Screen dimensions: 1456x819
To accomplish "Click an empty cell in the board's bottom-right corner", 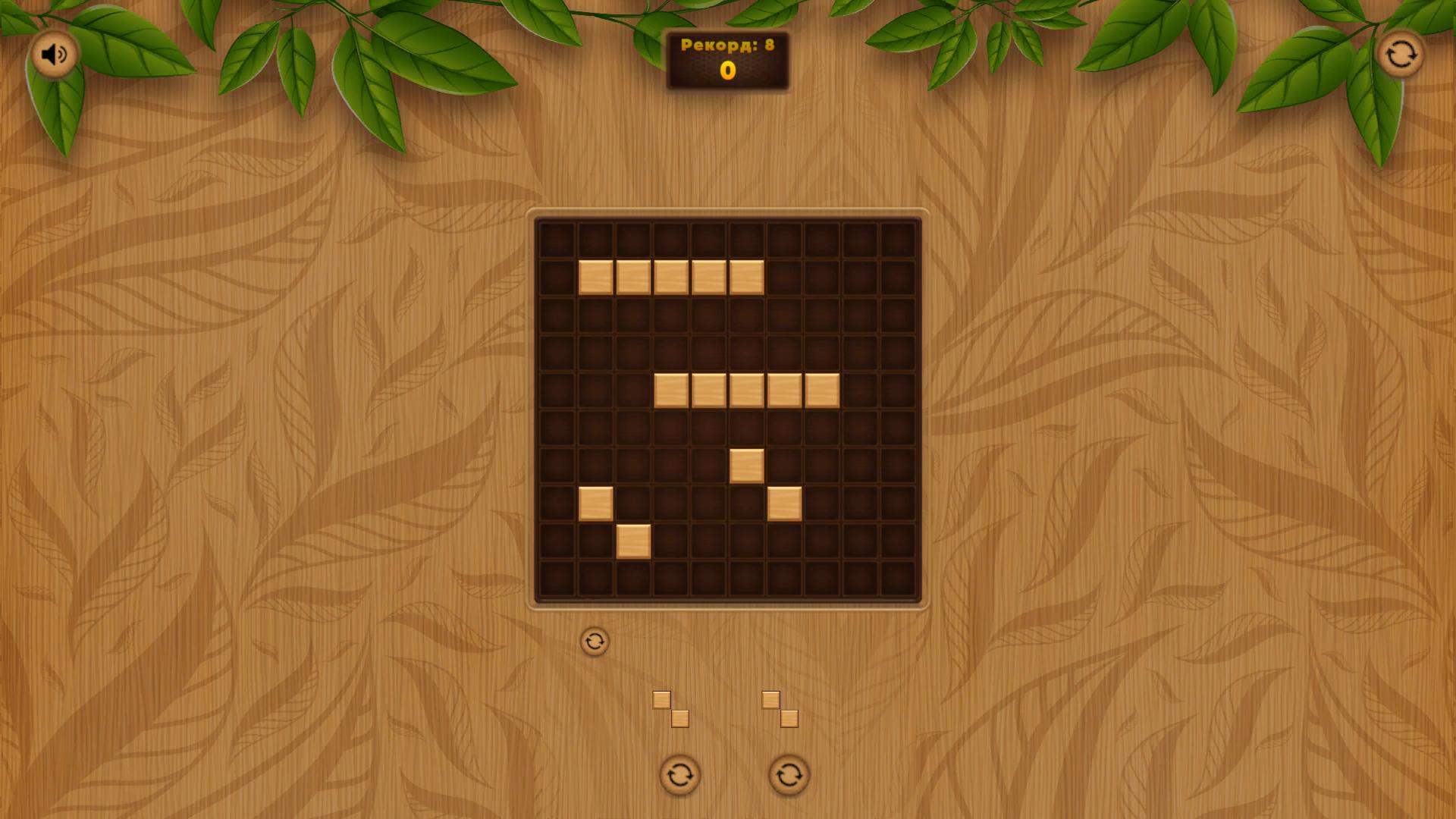I will point(898,578).
